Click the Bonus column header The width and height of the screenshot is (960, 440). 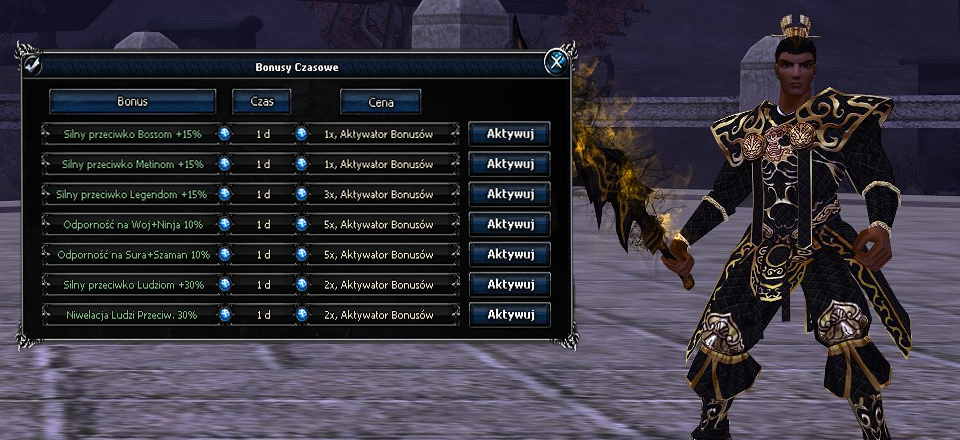click(133, 102)
